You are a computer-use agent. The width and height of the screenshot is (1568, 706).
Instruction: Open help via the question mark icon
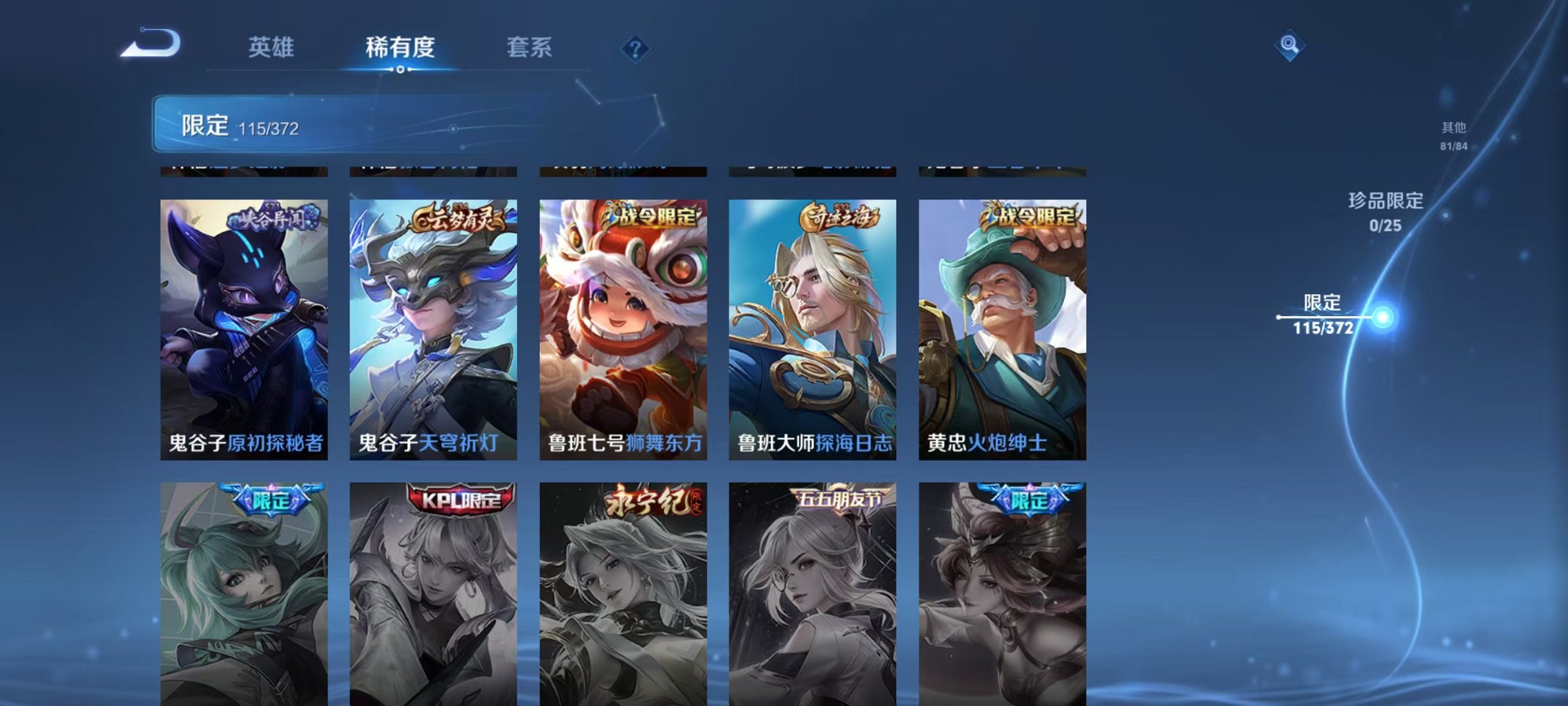(x=636, y=49)
